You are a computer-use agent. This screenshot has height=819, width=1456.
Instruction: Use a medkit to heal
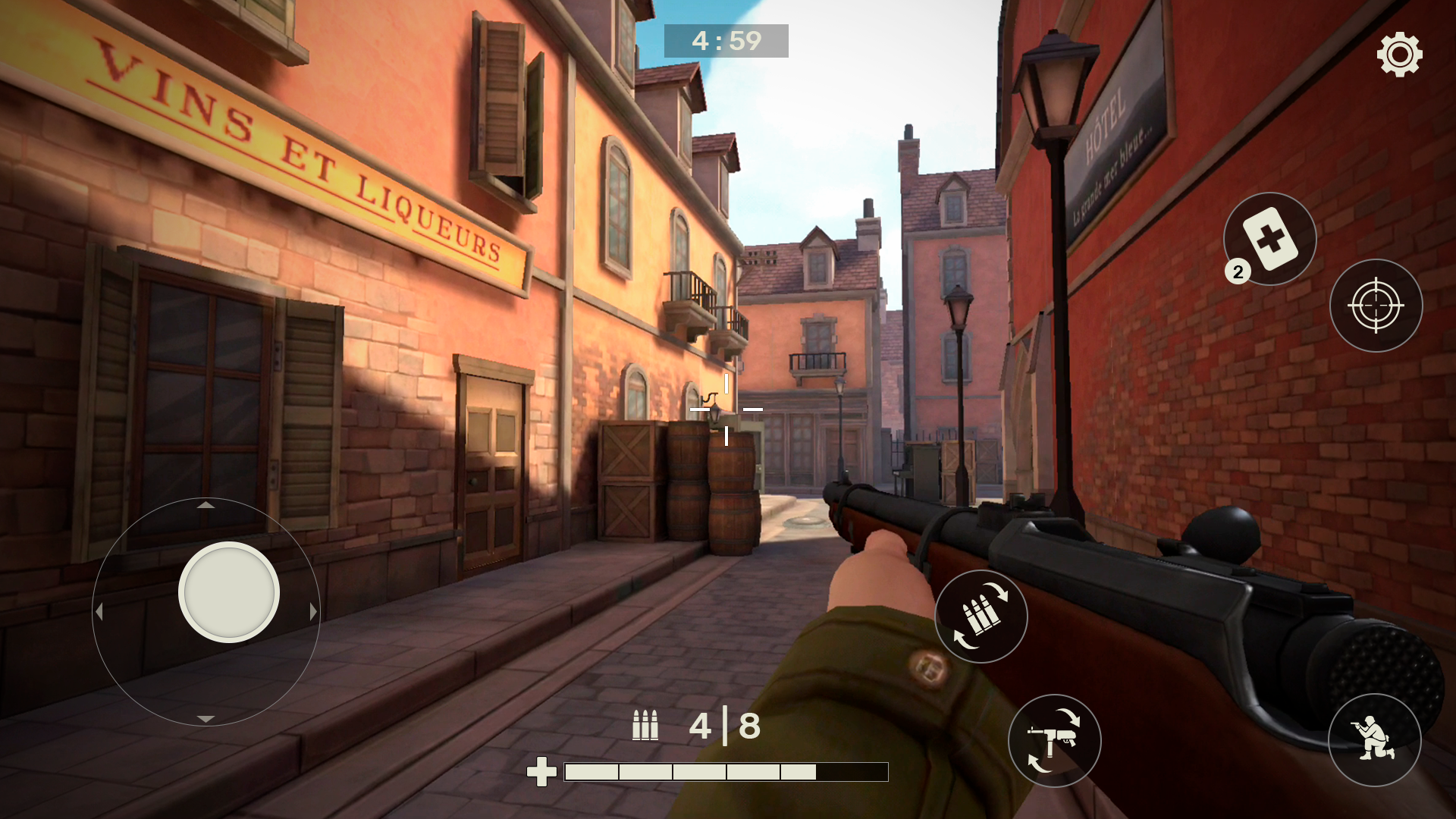pyautogui.click(x=1269, y=239)
